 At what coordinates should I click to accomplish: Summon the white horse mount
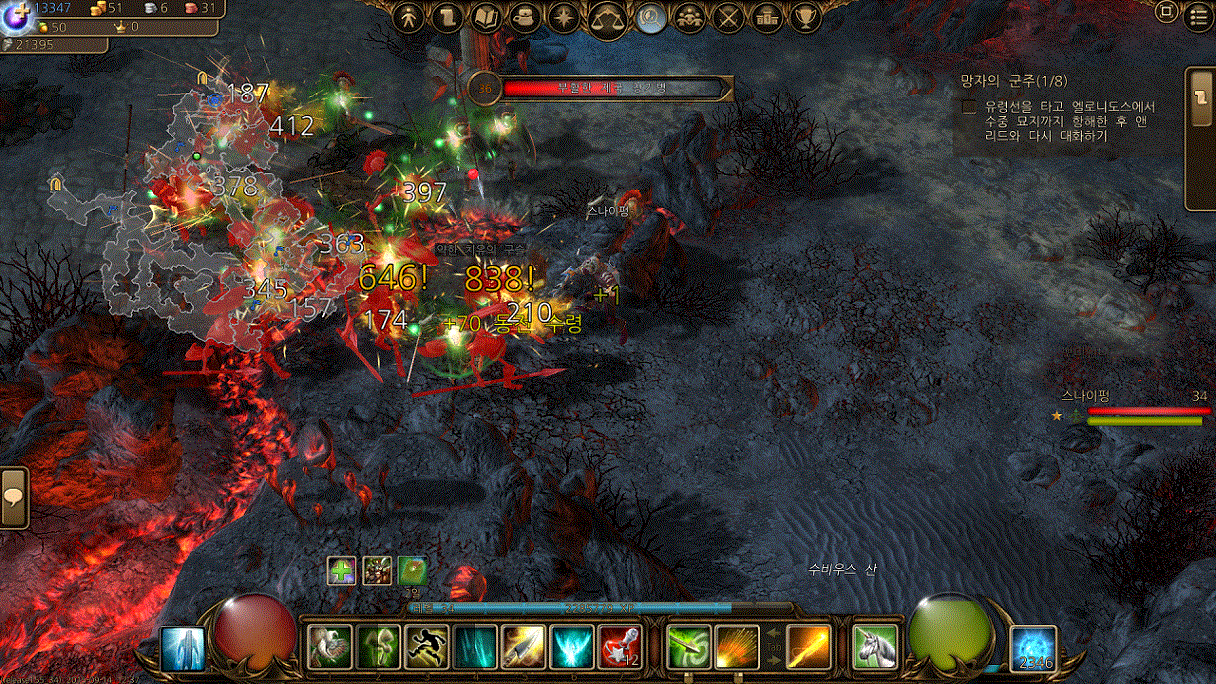(x=873, y=646)
